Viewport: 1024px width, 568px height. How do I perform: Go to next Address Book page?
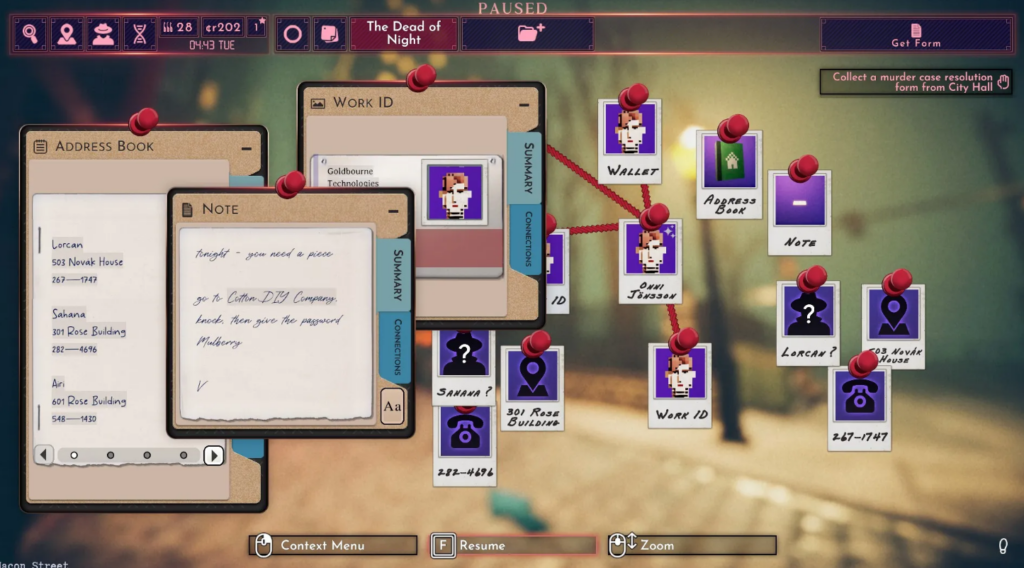click(x=213, y=455)
